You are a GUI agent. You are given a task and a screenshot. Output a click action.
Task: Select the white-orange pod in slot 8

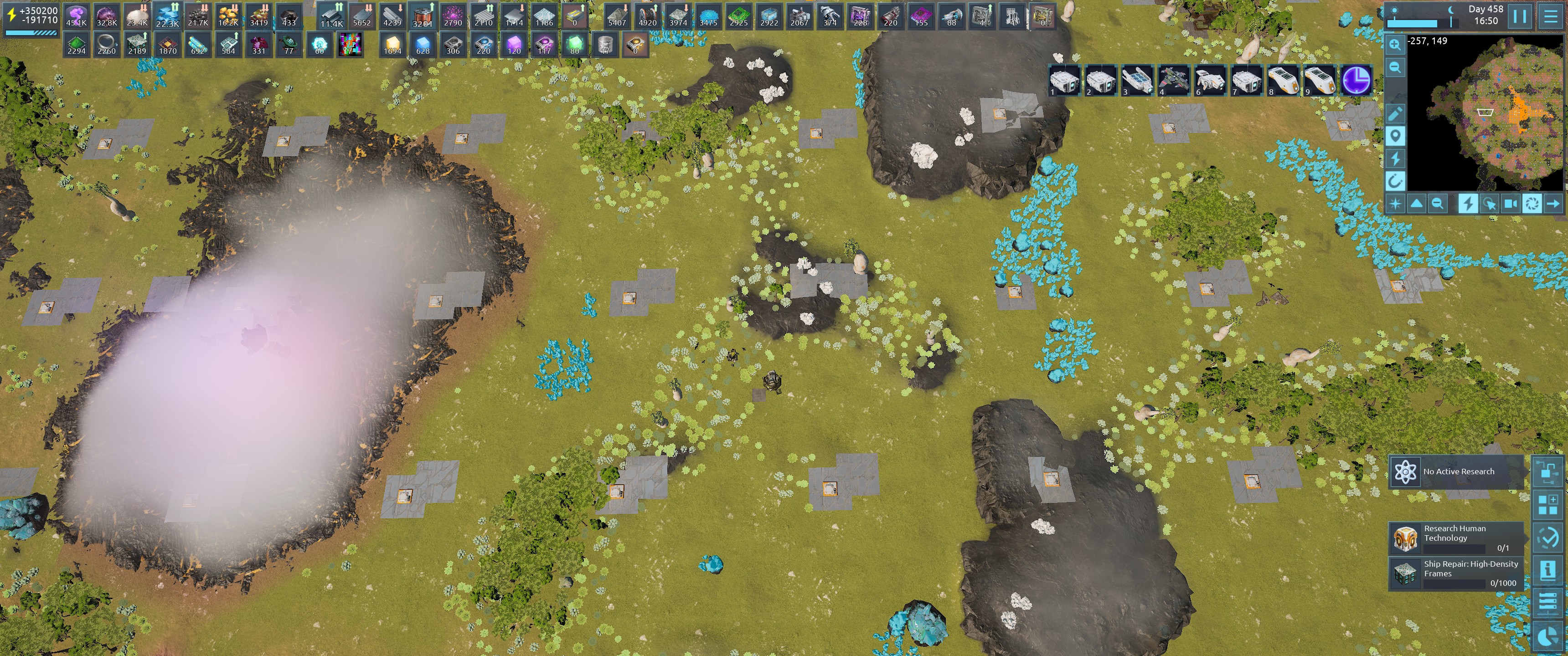tap(1283, 80)
